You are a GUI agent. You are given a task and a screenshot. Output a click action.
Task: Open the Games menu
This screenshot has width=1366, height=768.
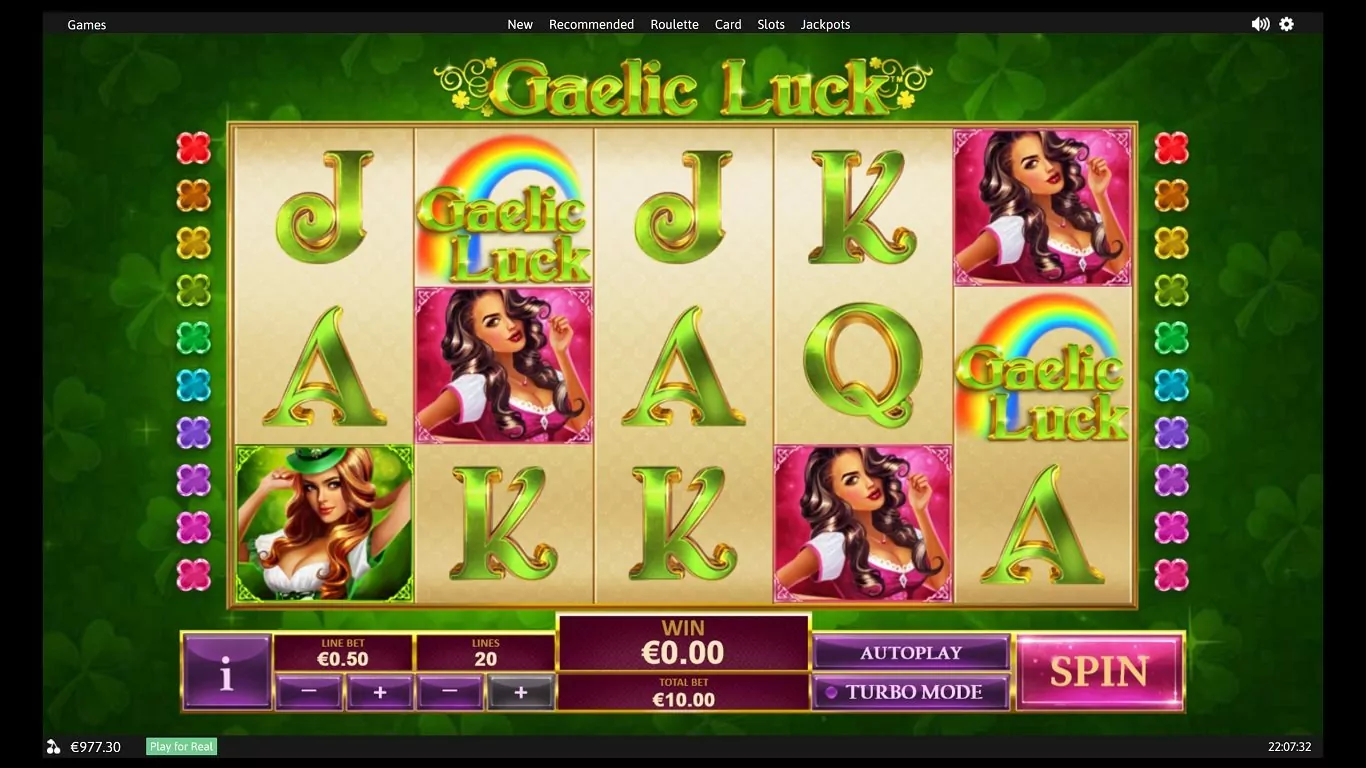87,24
